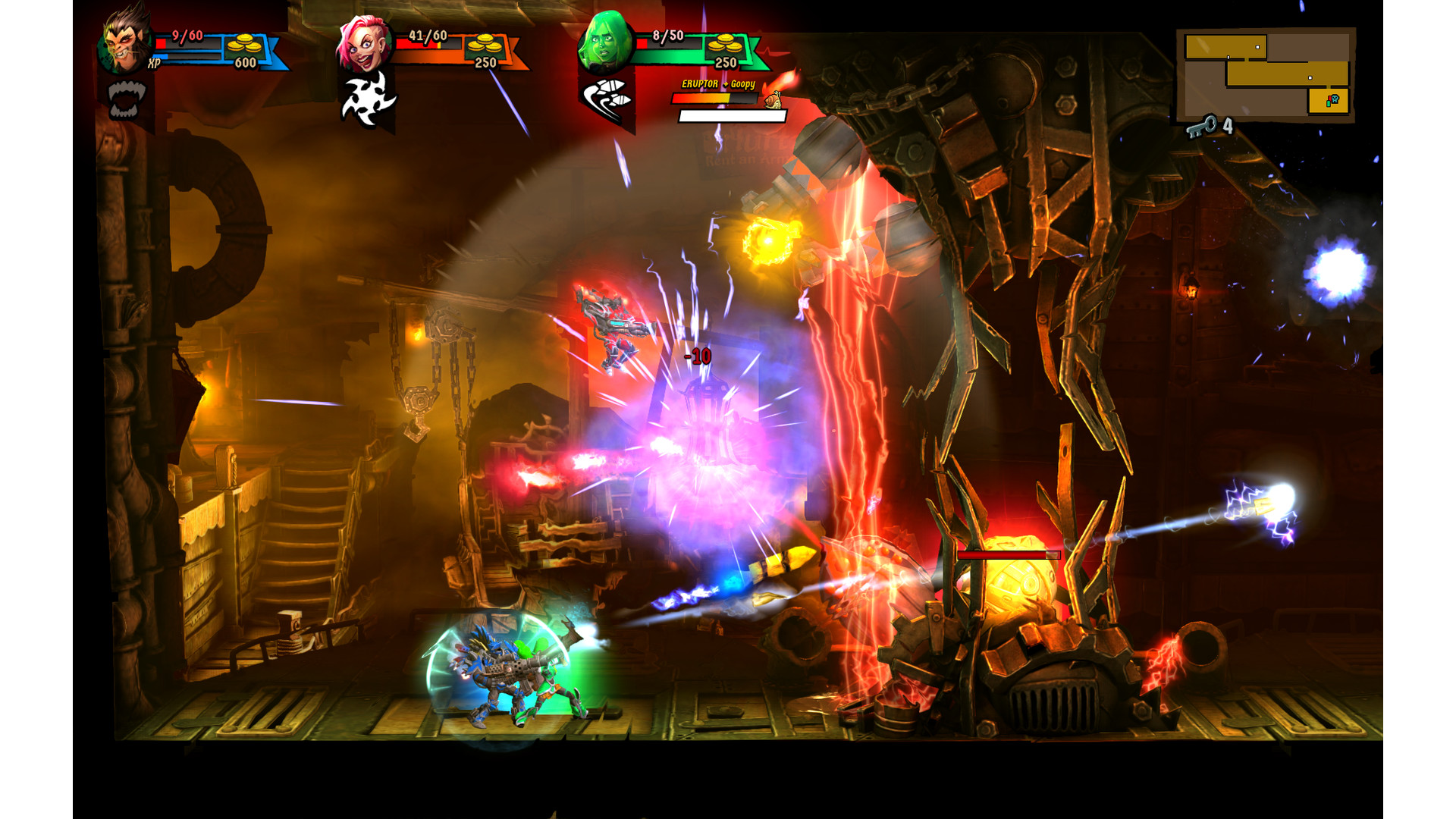Use the claw slash ability icon

coord(607,99)
